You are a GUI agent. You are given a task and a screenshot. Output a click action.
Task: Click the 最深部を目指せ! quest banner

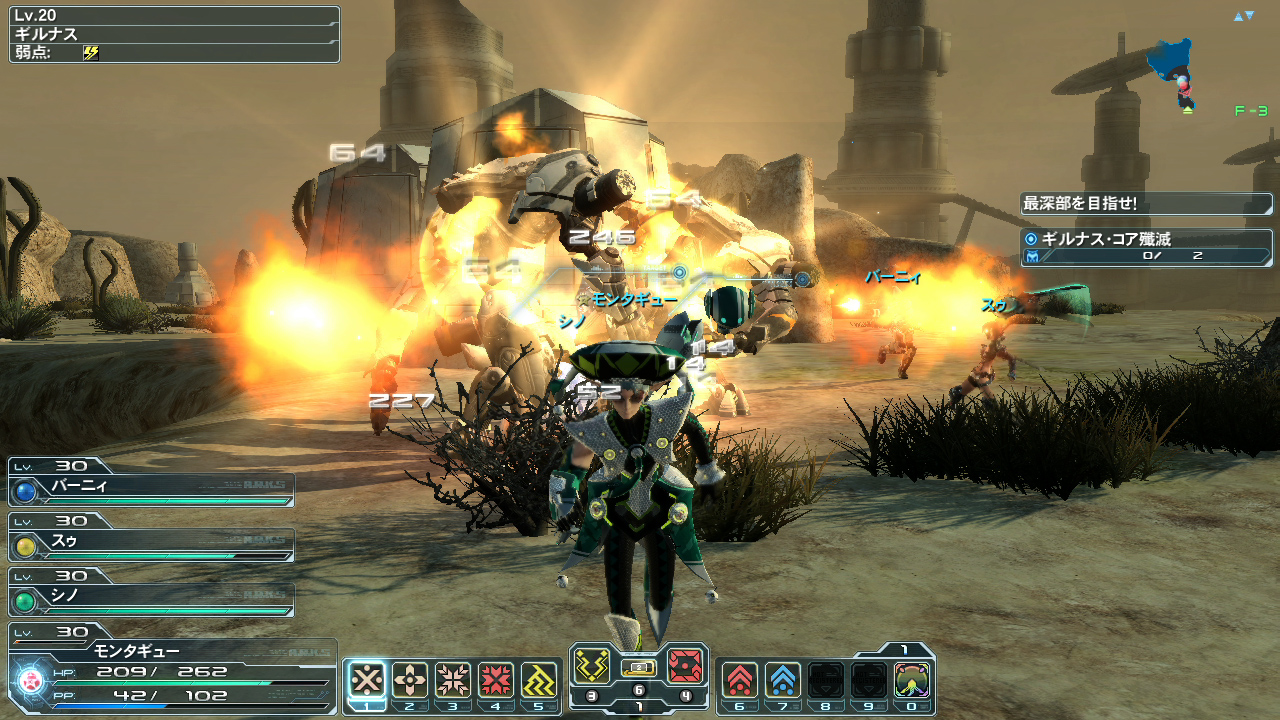point(1146,204)
